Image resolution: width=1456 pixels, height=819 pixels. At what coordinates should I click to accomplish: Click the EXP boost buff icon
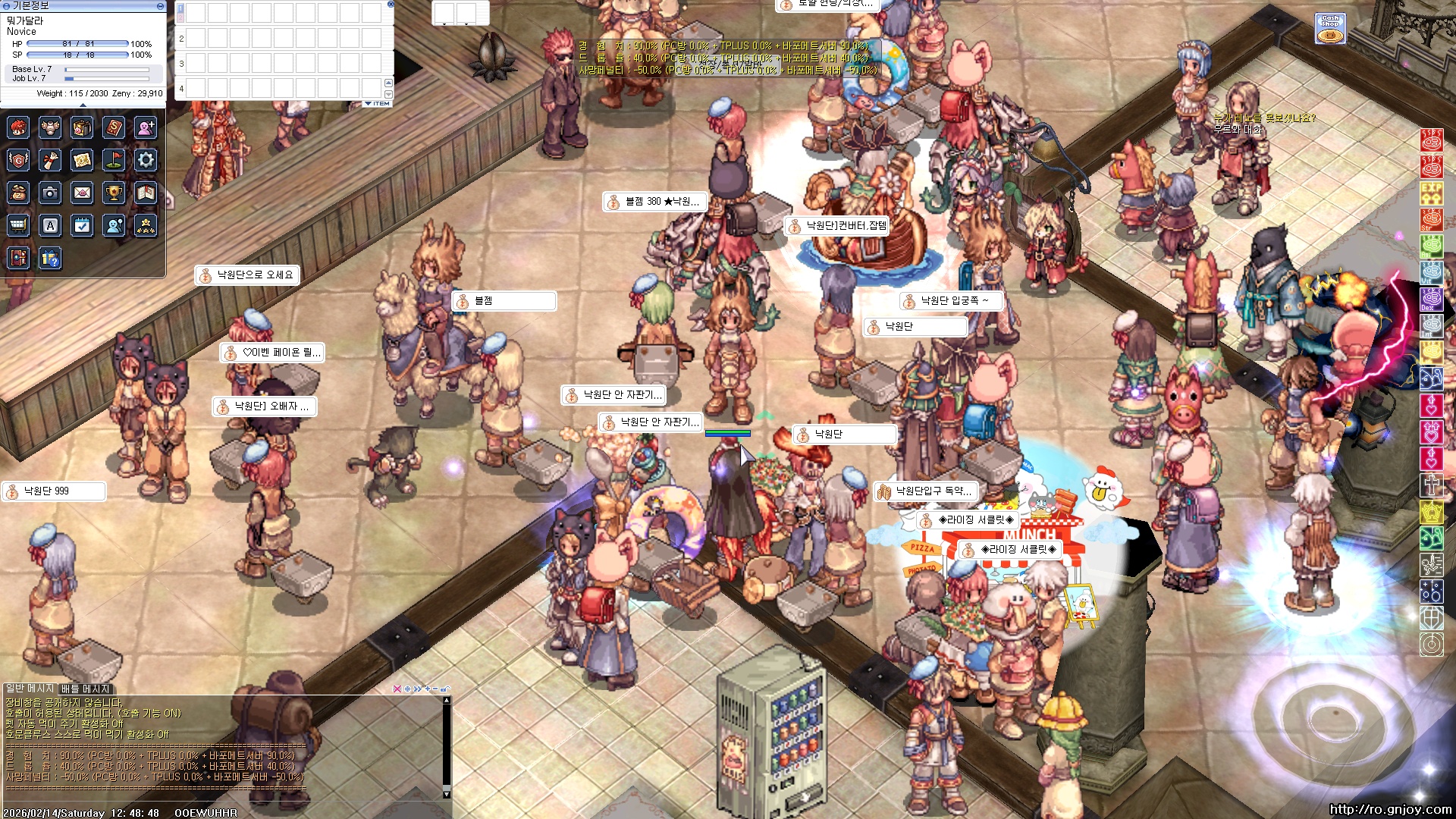tap(1431, 193)
